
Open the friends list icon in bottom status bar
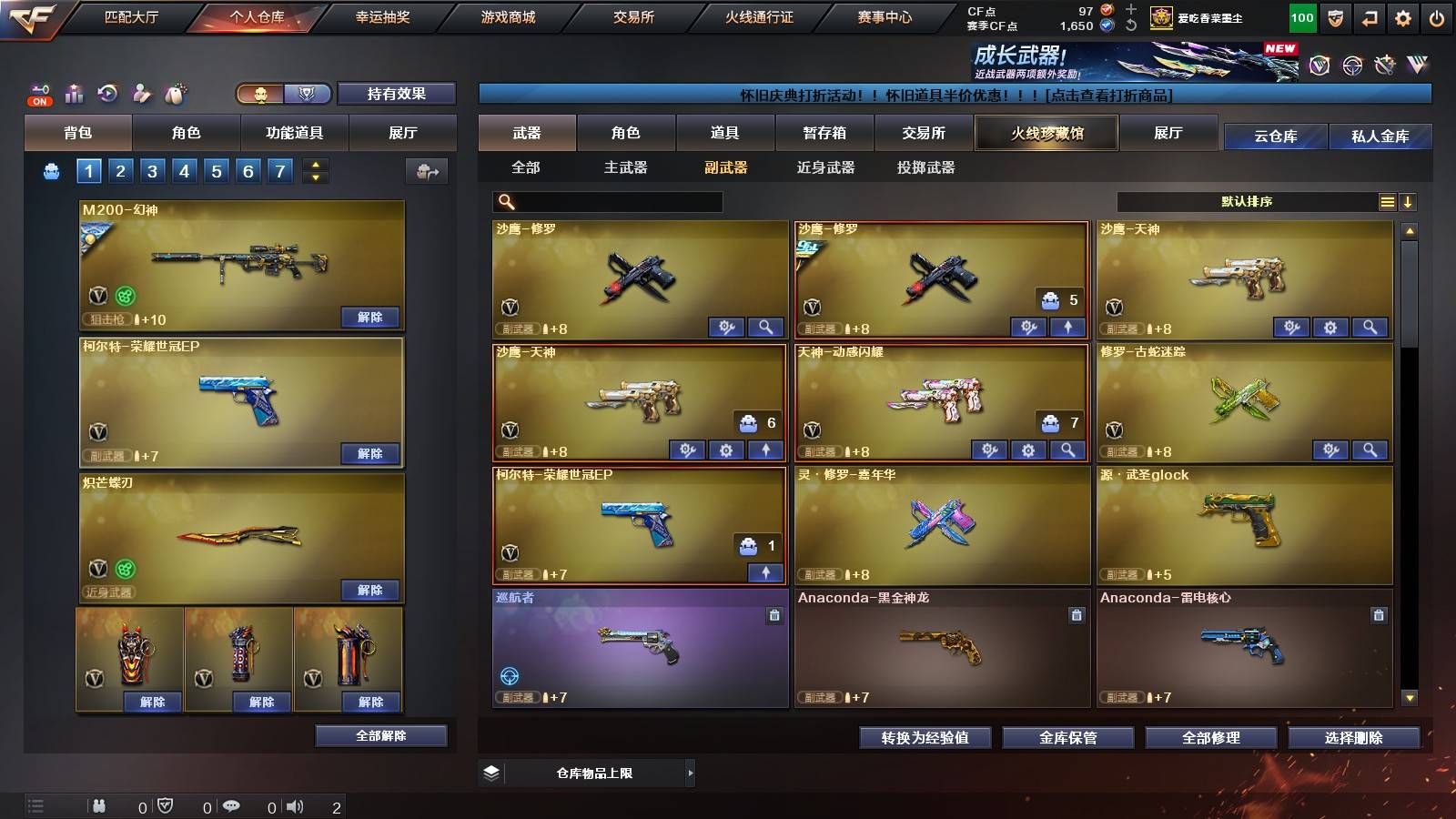click(98, 806)
